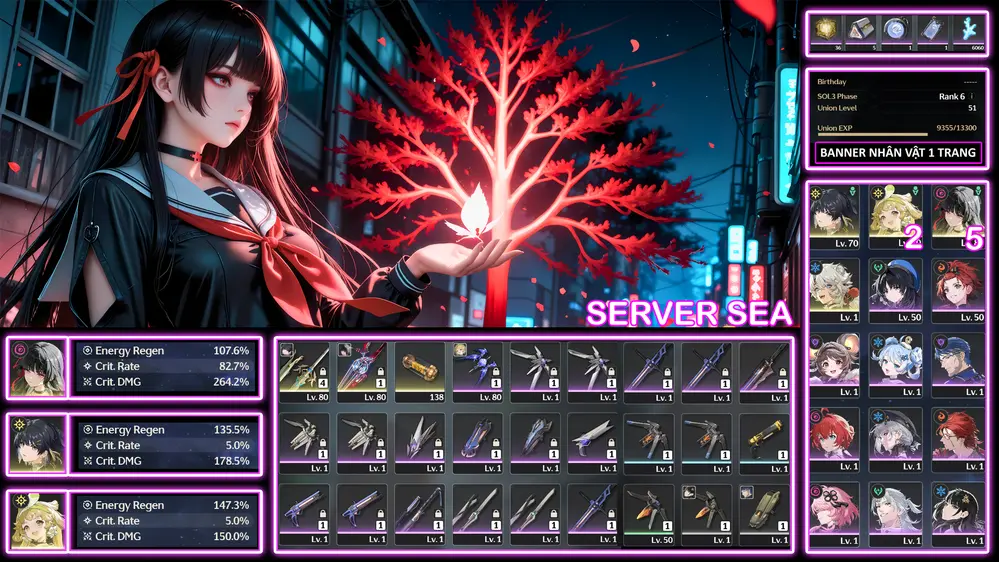Select the Lv. 50 weapon in the bottom row
This screenshot has width=999, height=562.
[x=648, y=512]
